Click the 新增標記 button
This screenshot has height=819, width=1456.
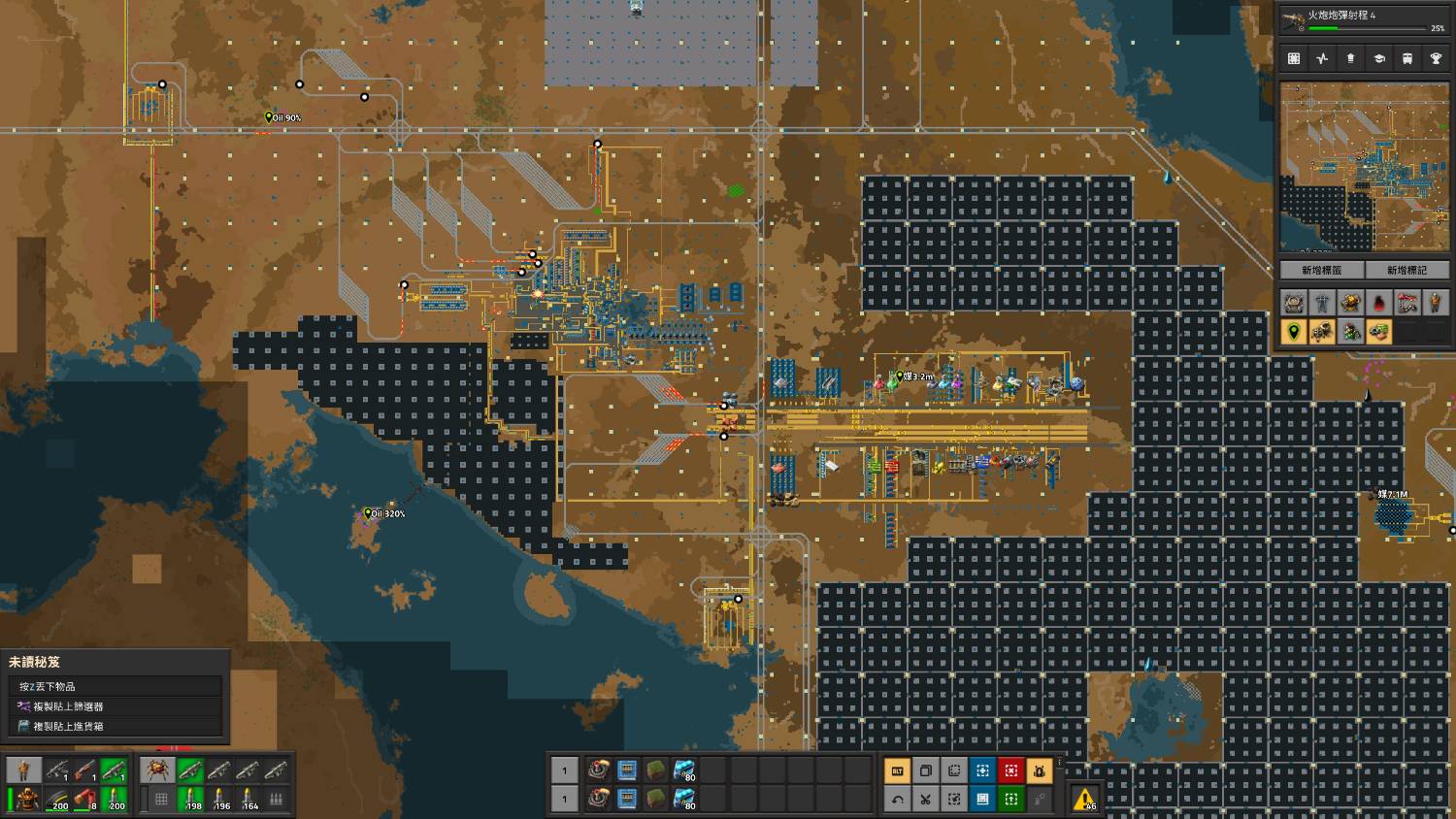coord(1406,271)
